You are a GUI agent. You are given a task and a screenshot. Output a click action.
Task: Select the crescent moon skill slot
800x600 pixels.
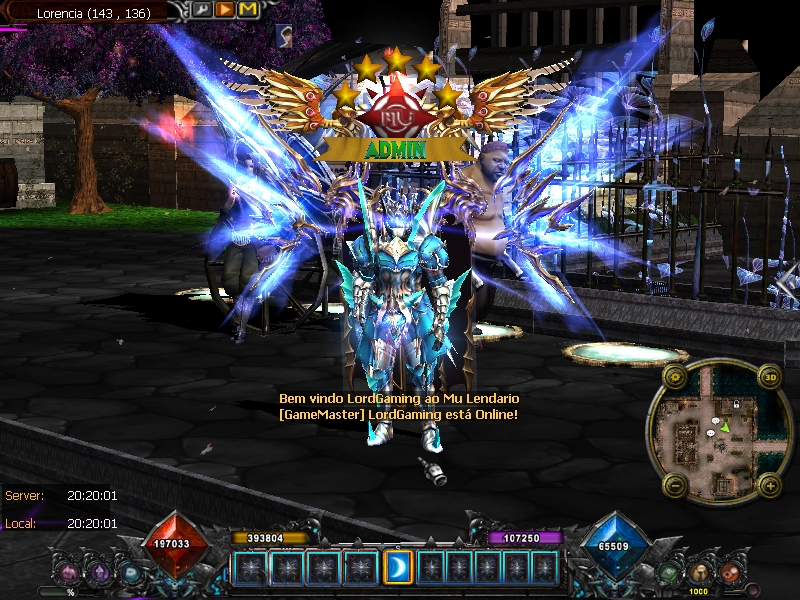coord(398,567)
